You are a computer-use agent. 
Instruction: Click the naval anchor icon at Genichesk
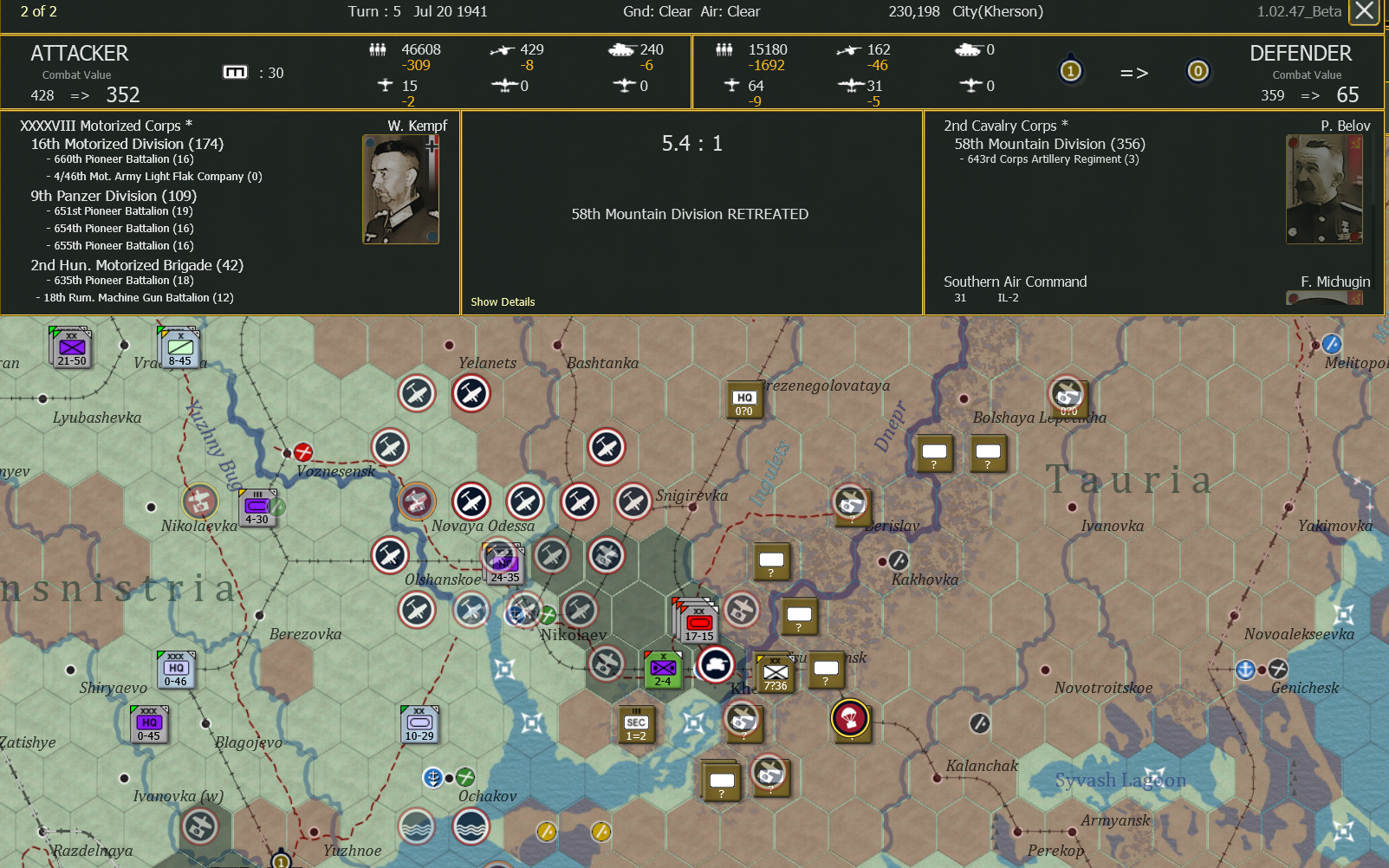pos(1245,669)
